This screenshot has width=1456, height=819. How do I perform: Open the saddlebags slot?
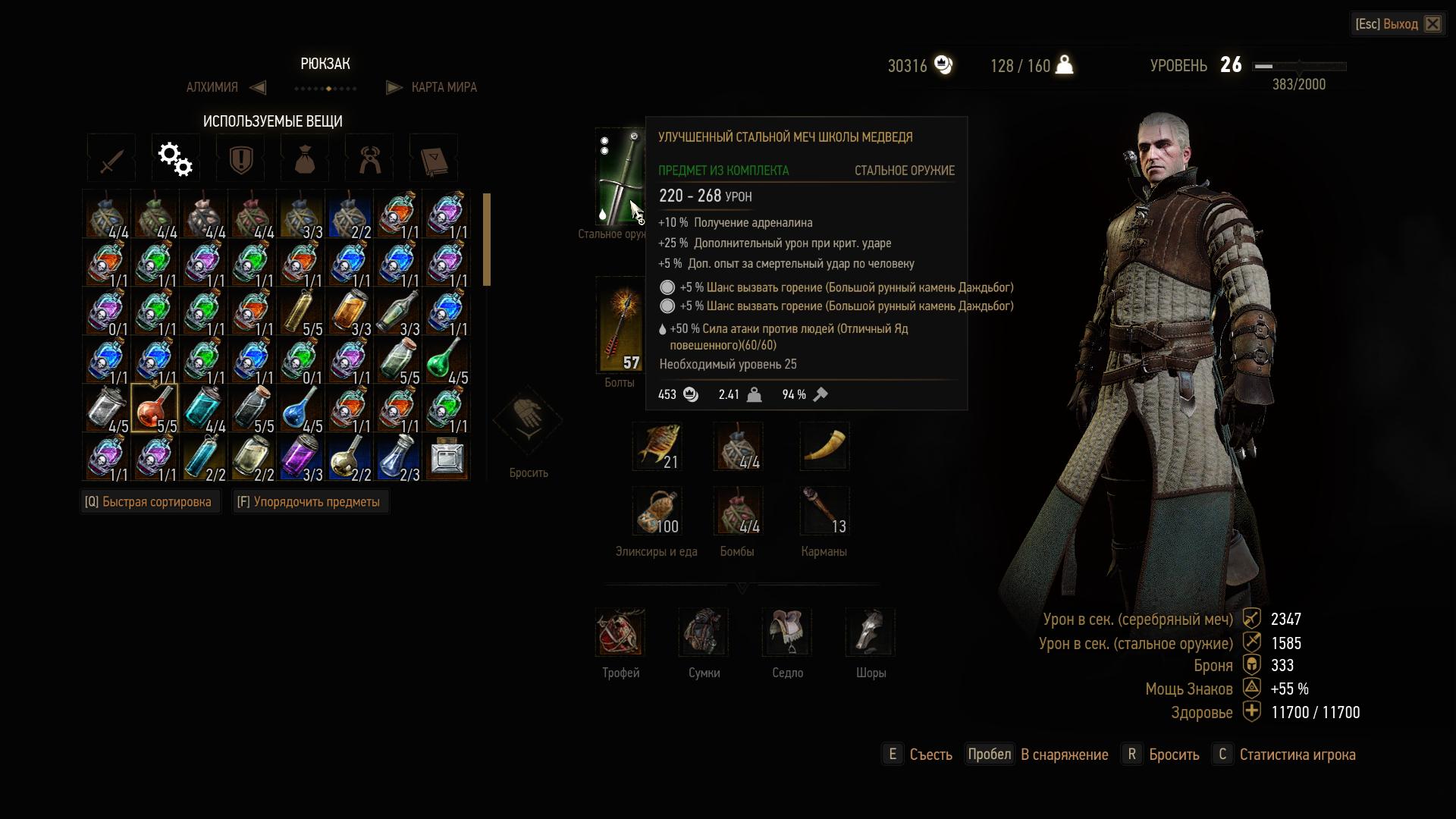point(704,632)
